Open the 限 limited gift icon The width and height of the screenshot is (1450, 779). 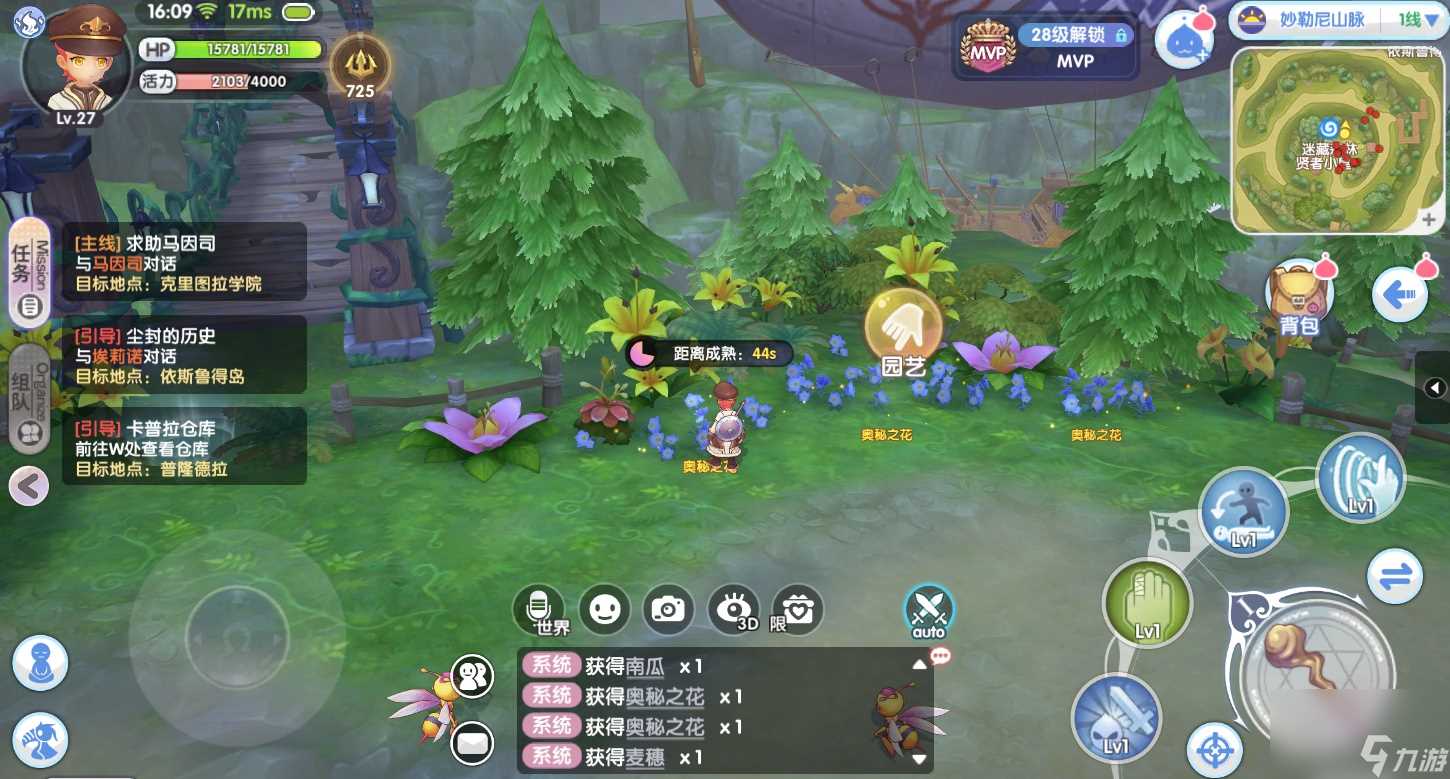(797, 611)
